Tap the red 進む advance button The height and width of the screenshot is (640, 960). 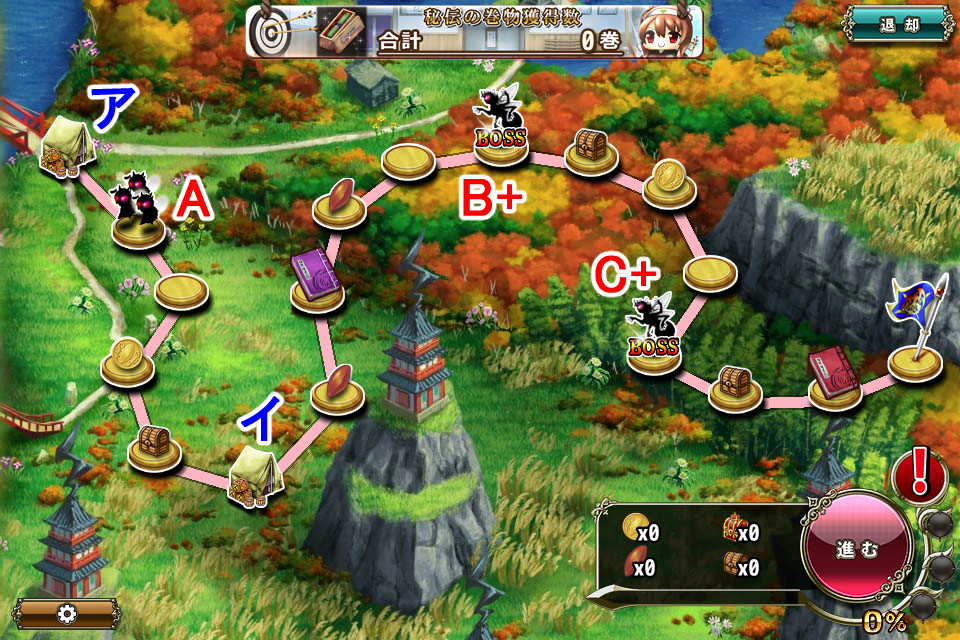[x=856, y=549]
